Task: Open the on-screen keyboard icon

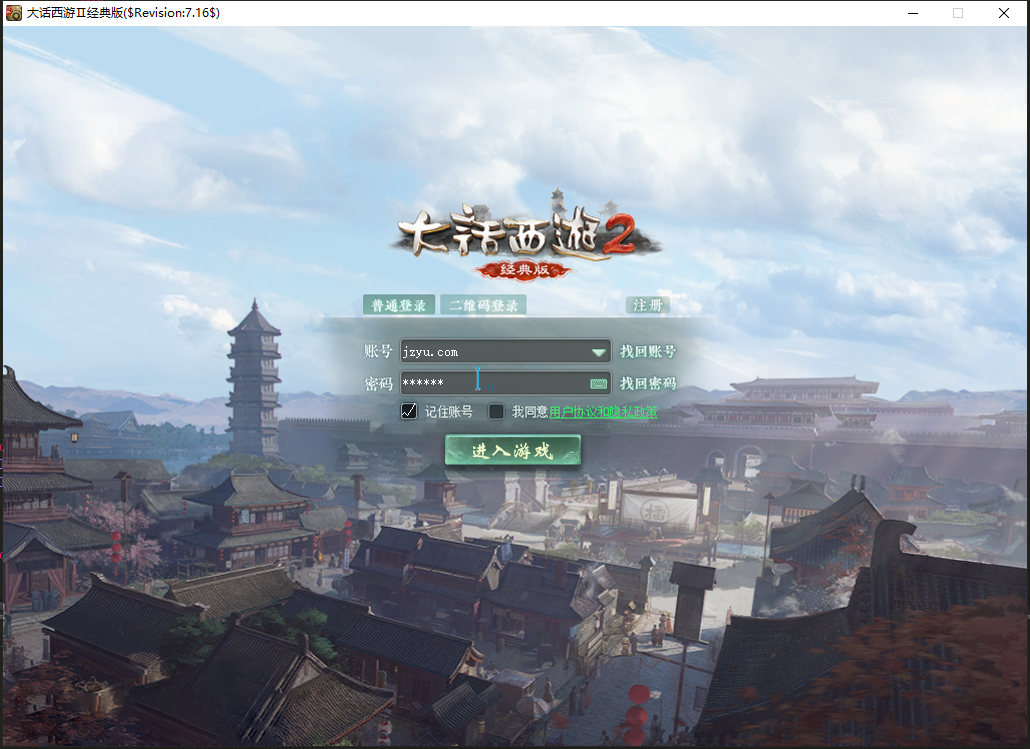Action: point(599,383)
